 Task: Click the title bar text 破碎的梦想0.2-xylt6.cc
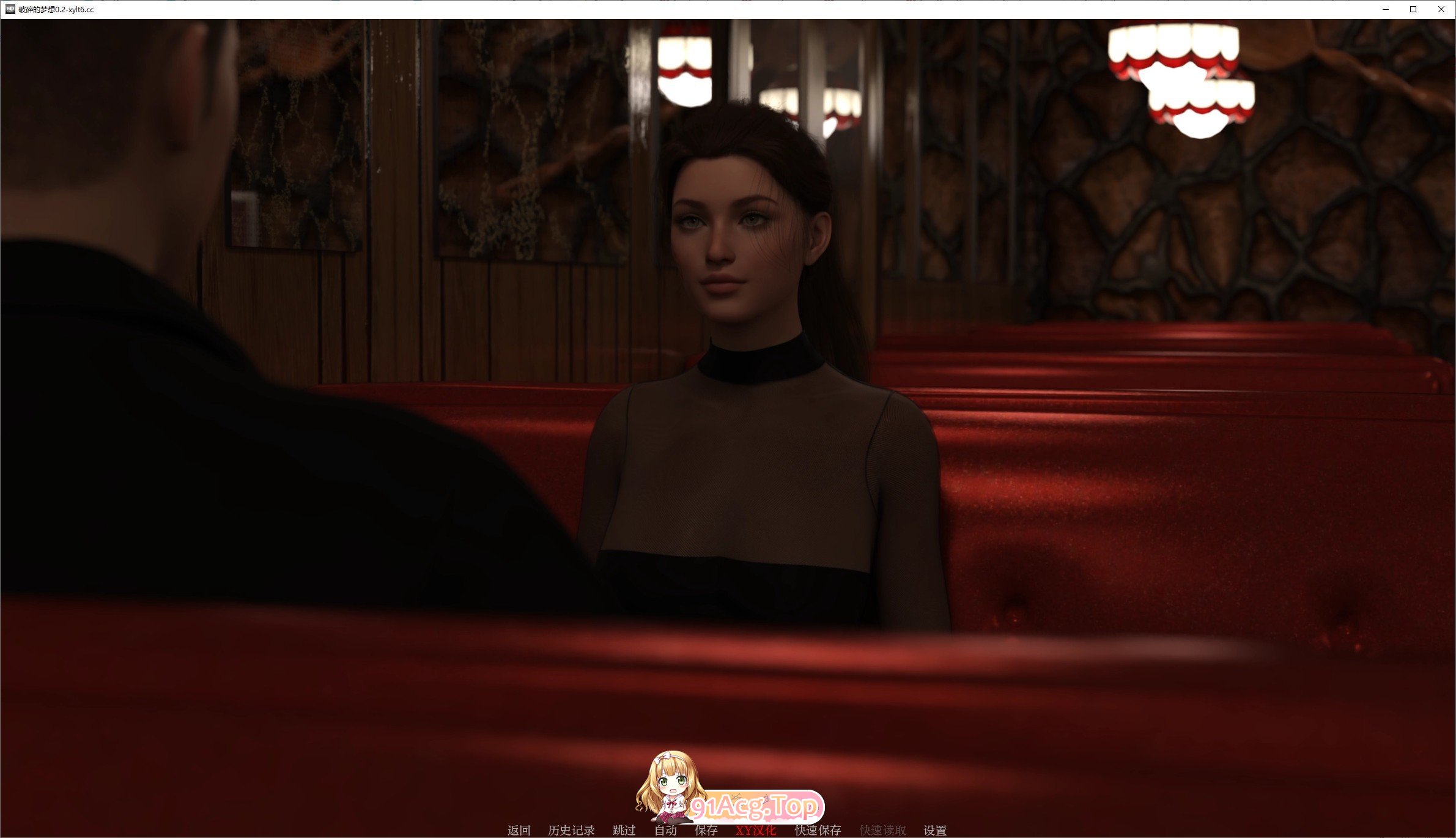(x=55, y=9)
